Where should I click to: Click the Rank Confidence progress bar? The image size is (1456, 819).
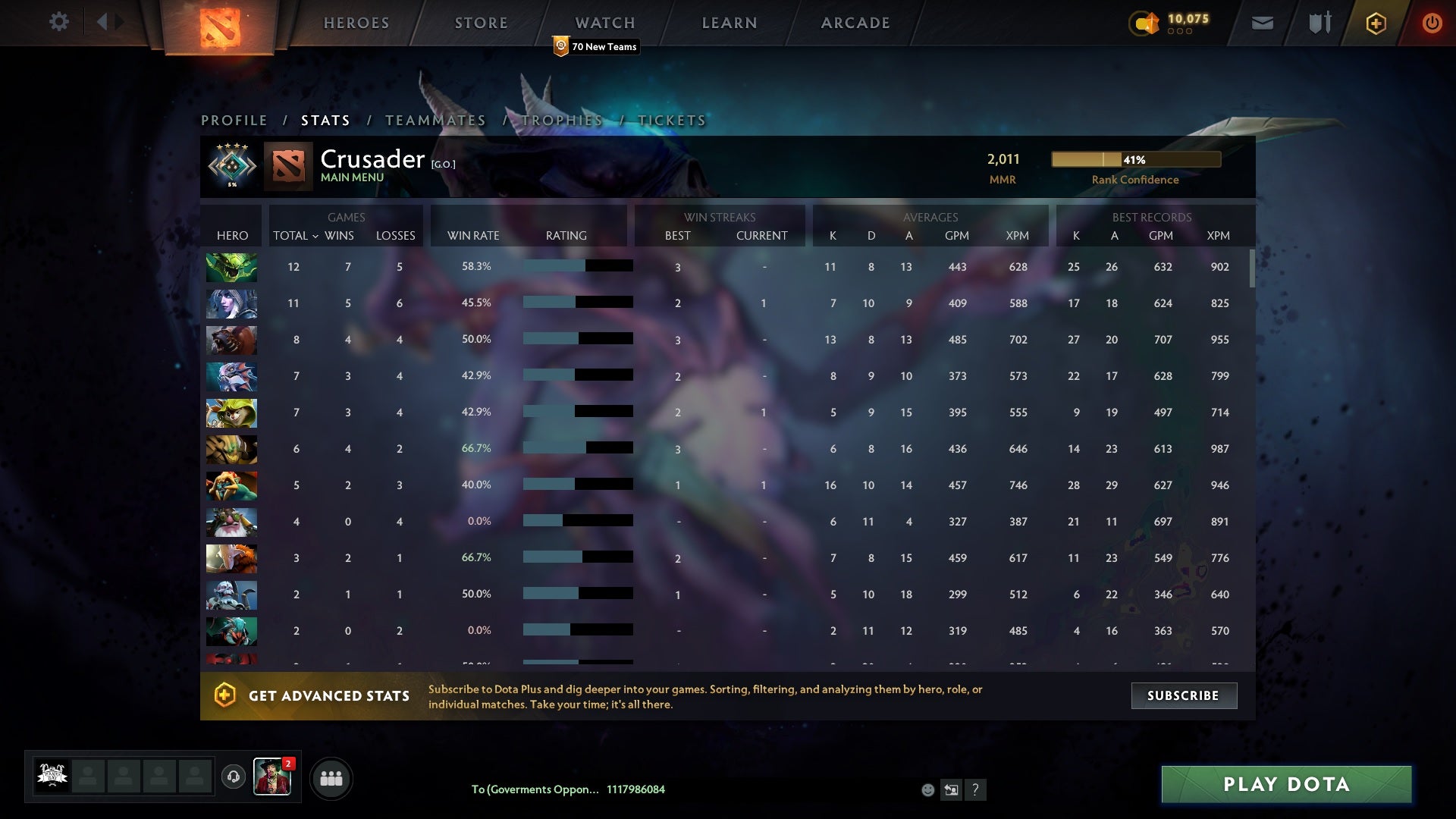(x=1135, y=159)
